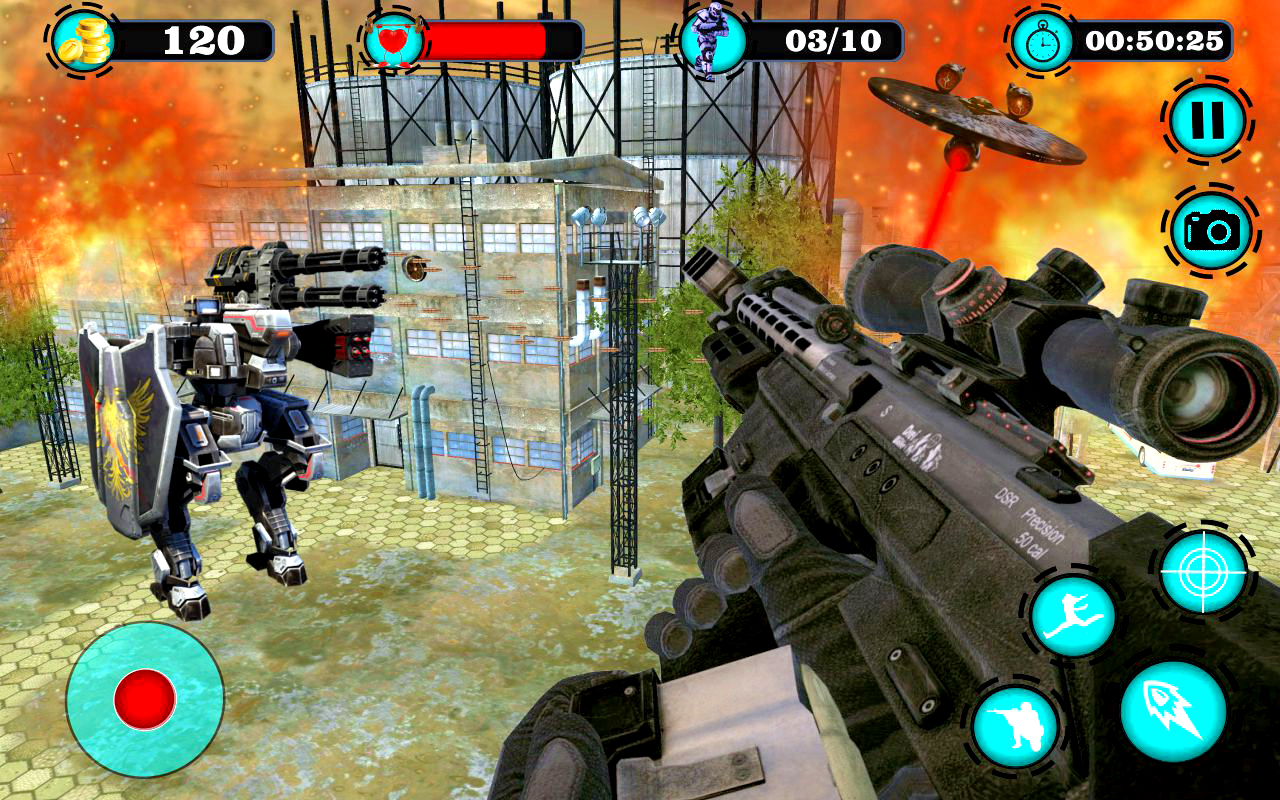Viewport: 1280px width, 800px height.
Task: Click the red movement joystick knob
Action: [145, 699]
